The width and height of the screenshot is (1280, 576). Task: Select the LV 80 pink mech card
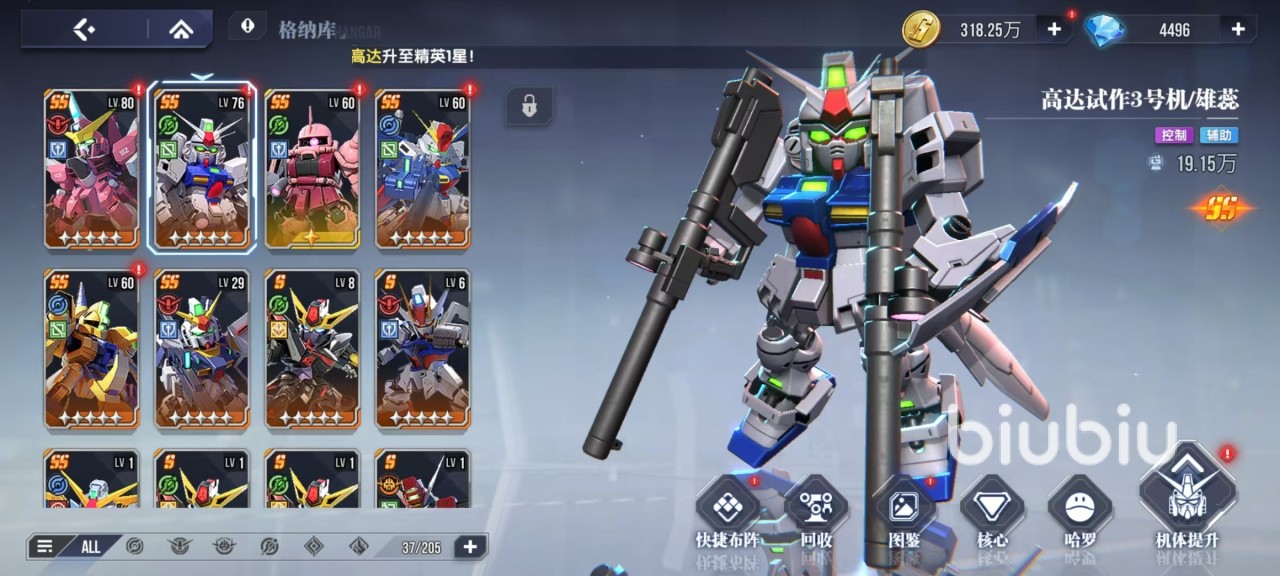coord(92,168)
